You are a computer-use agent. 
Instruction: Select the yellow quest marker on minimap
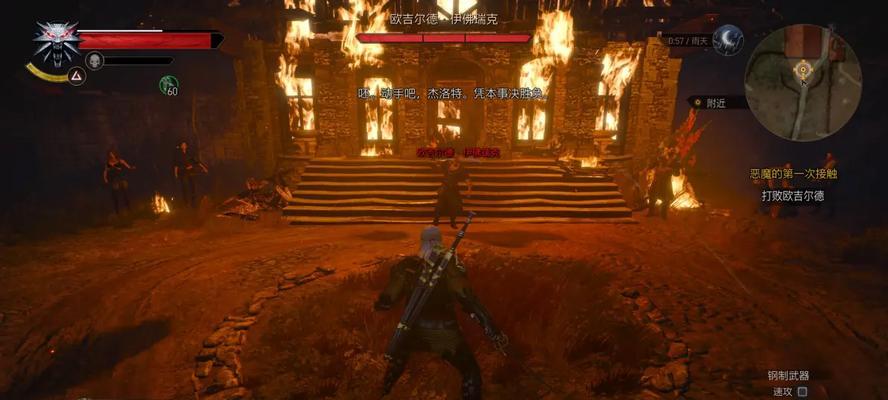(803, 68)
